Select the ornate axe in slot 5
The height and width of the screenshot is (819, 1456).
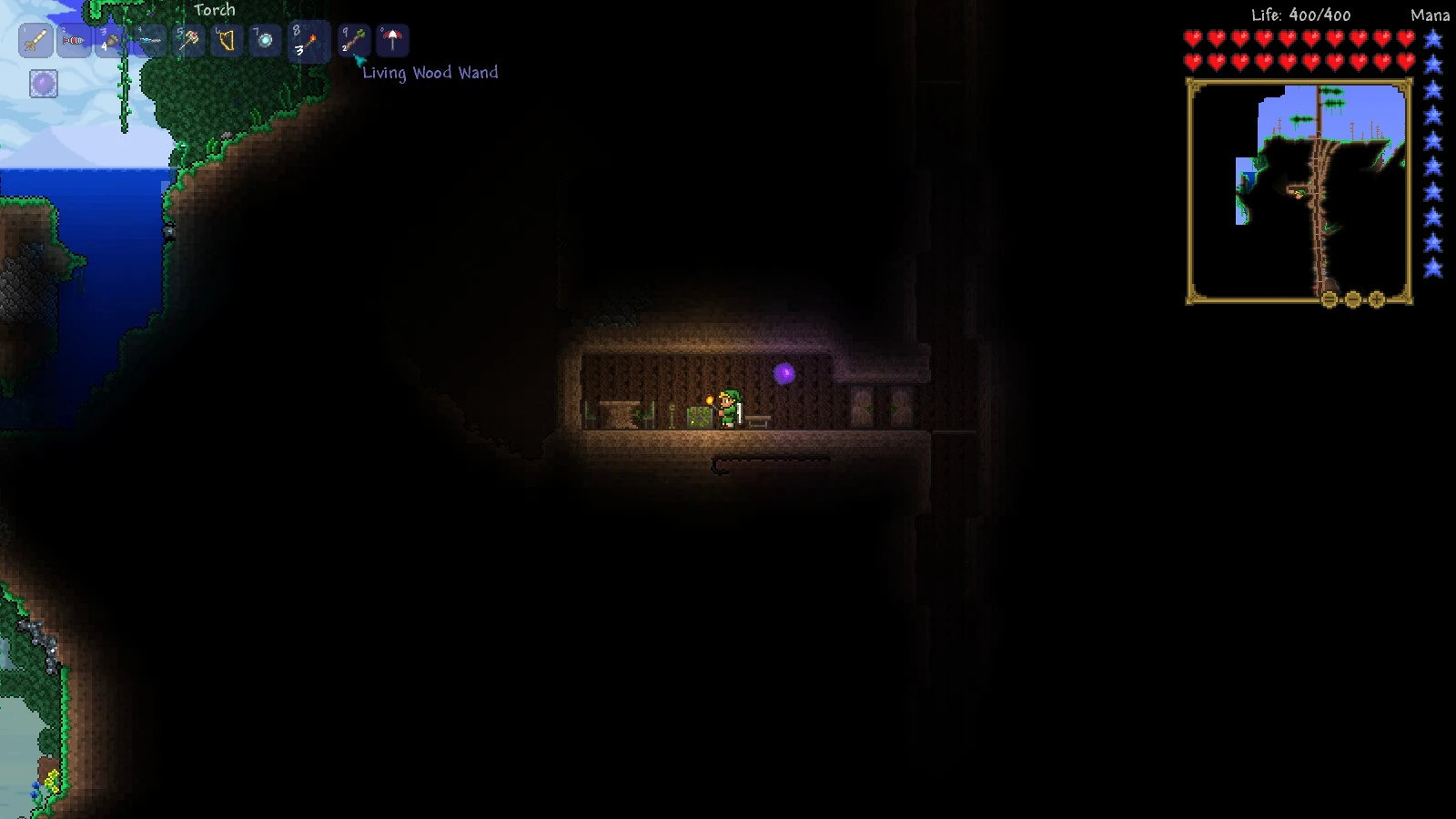(188, 40)
